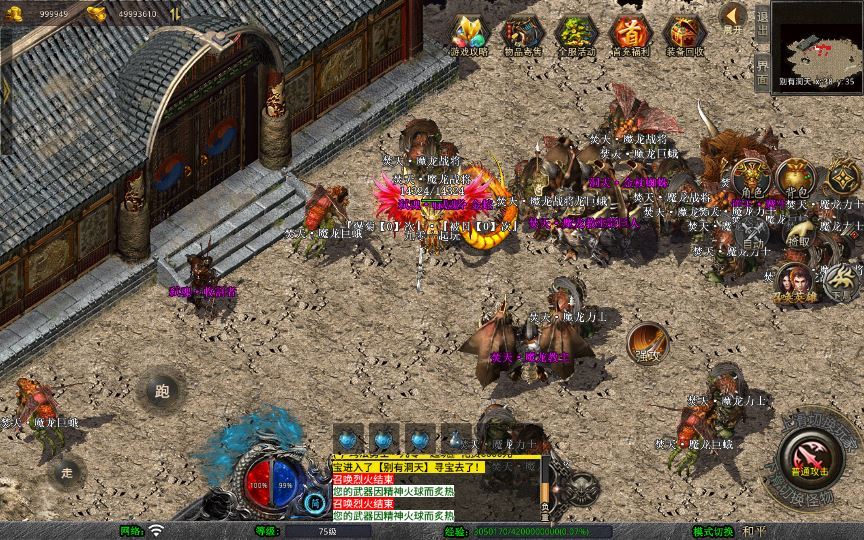This screenshot has height=540, width=864.
Task: Open the 全服活动 server events icon
Action: pyautogui.click(x=574, y=35)
